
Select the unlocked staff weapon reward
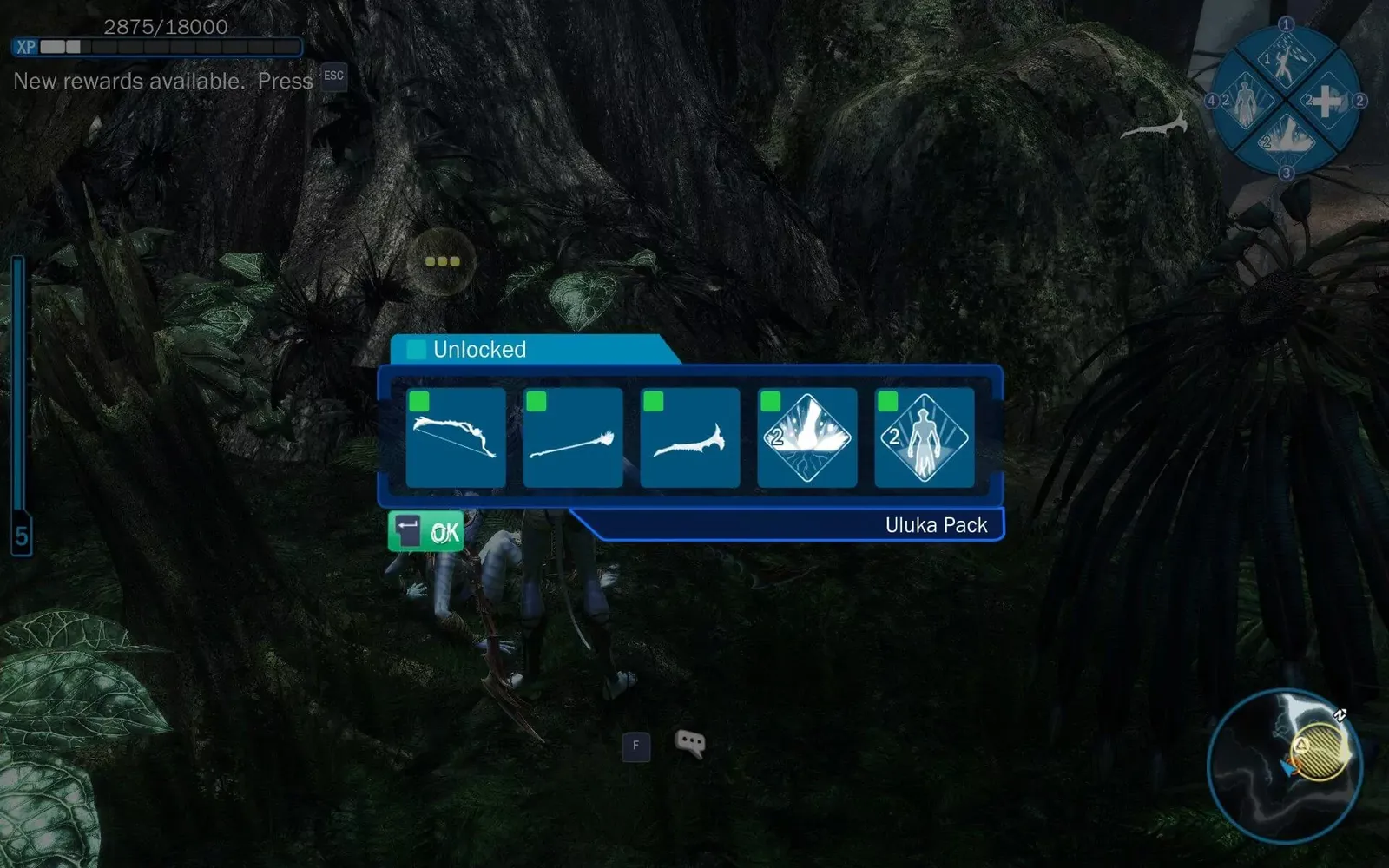pyautogui.click(x=573, y=437)
